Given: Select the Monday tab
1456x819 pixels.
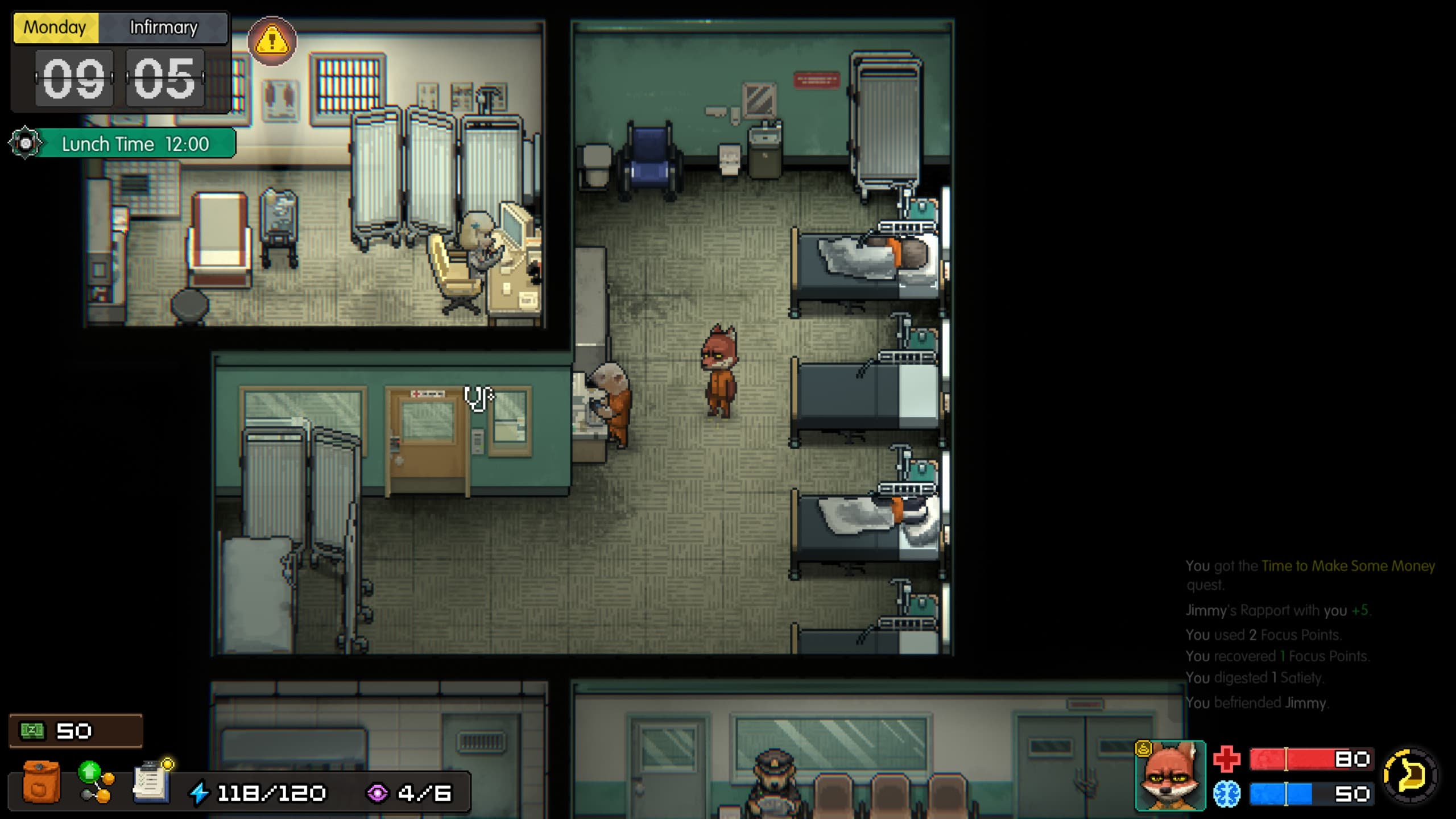Looking at the screenshot, I should pos(55,27).
